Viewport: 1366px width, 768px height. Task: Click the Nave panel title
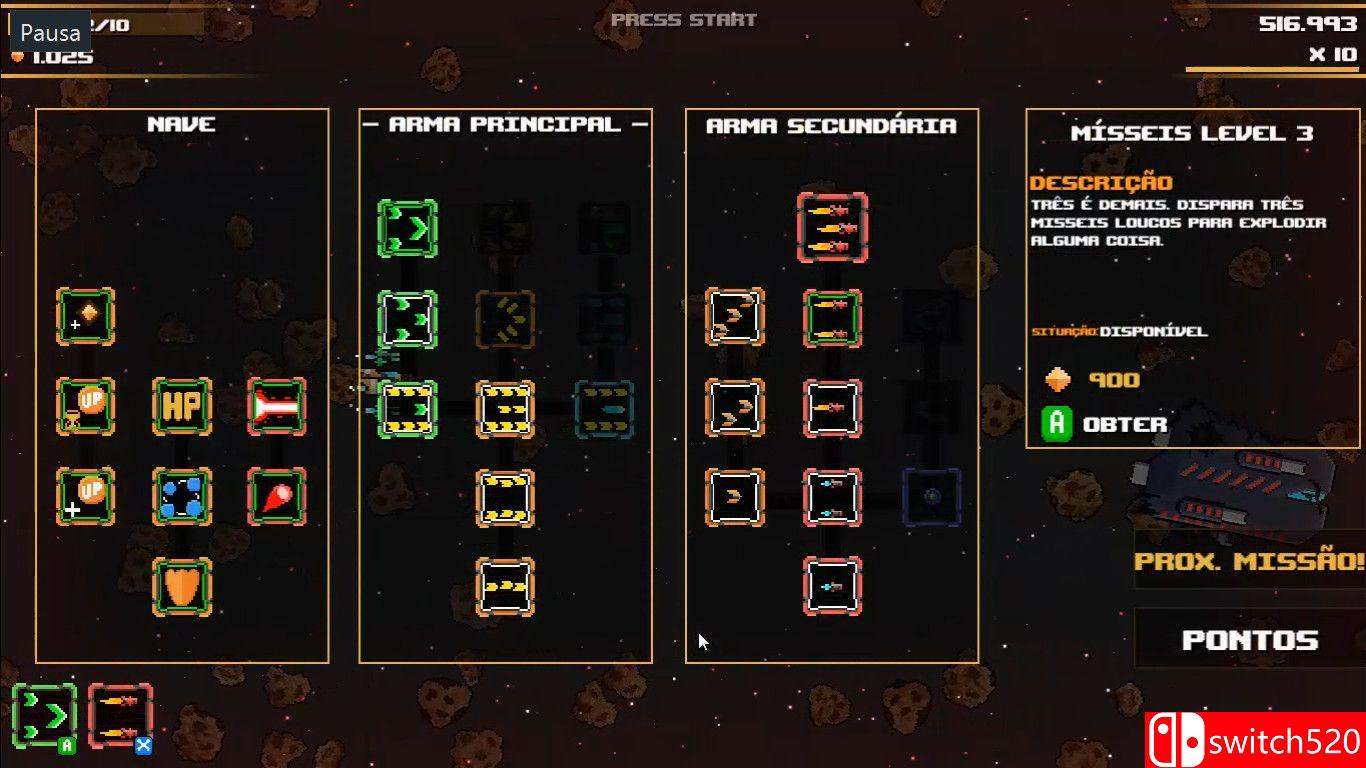coord(181,124)
